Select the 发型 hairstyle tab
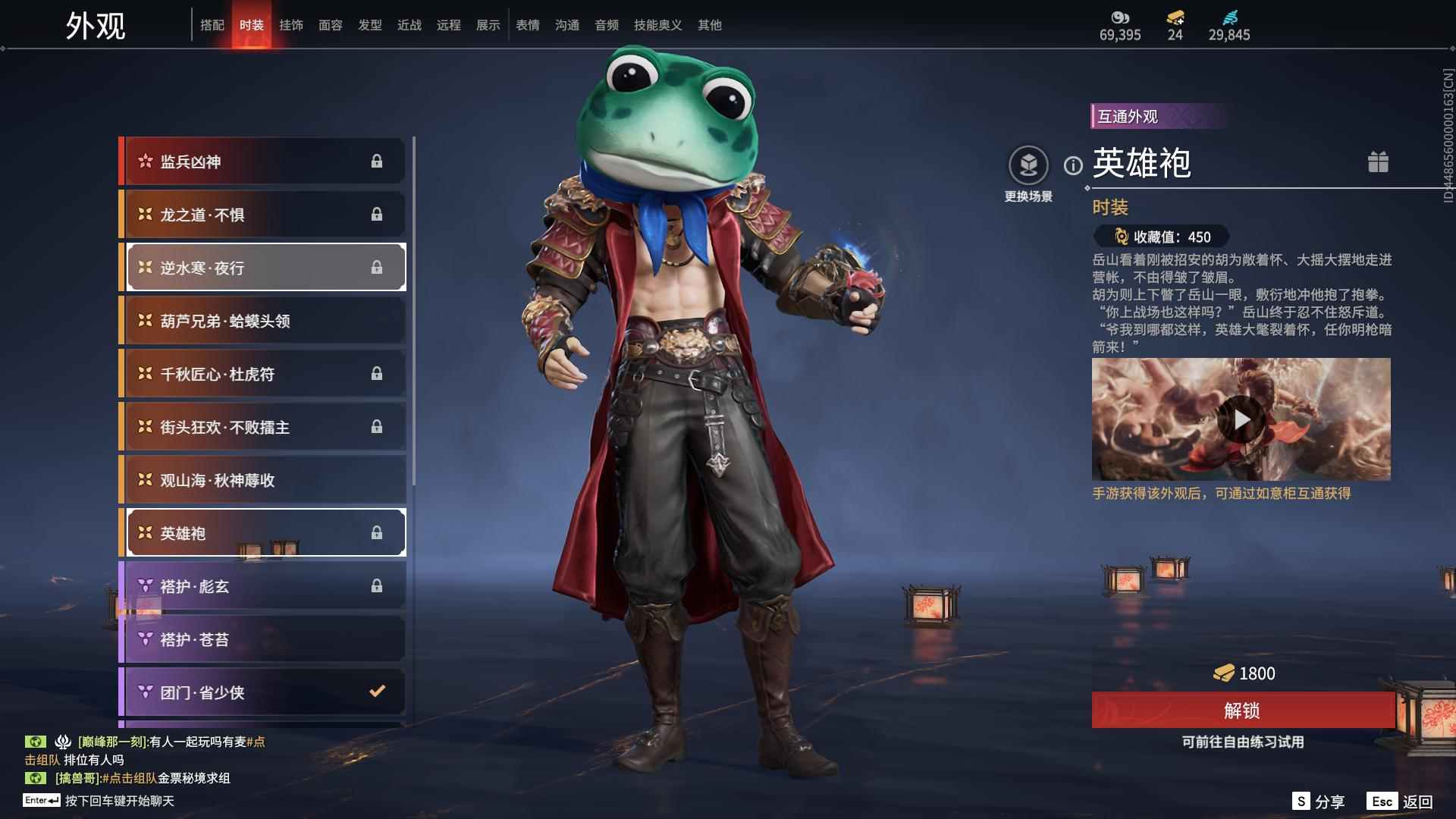1456x819 pixels. pos(370,25)
